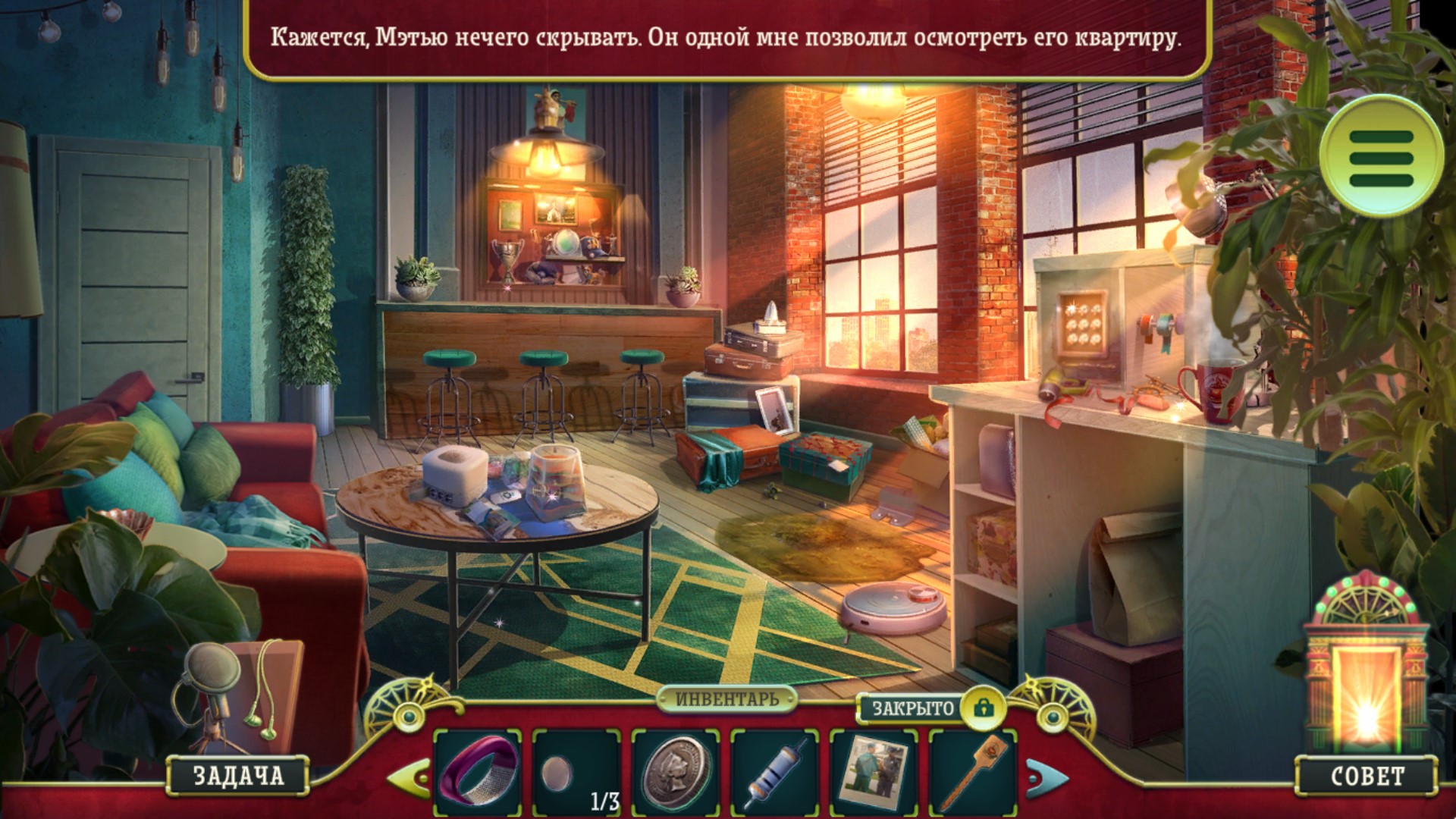
Task: Pick the silver coin from inventory
Action: point(676,773)
